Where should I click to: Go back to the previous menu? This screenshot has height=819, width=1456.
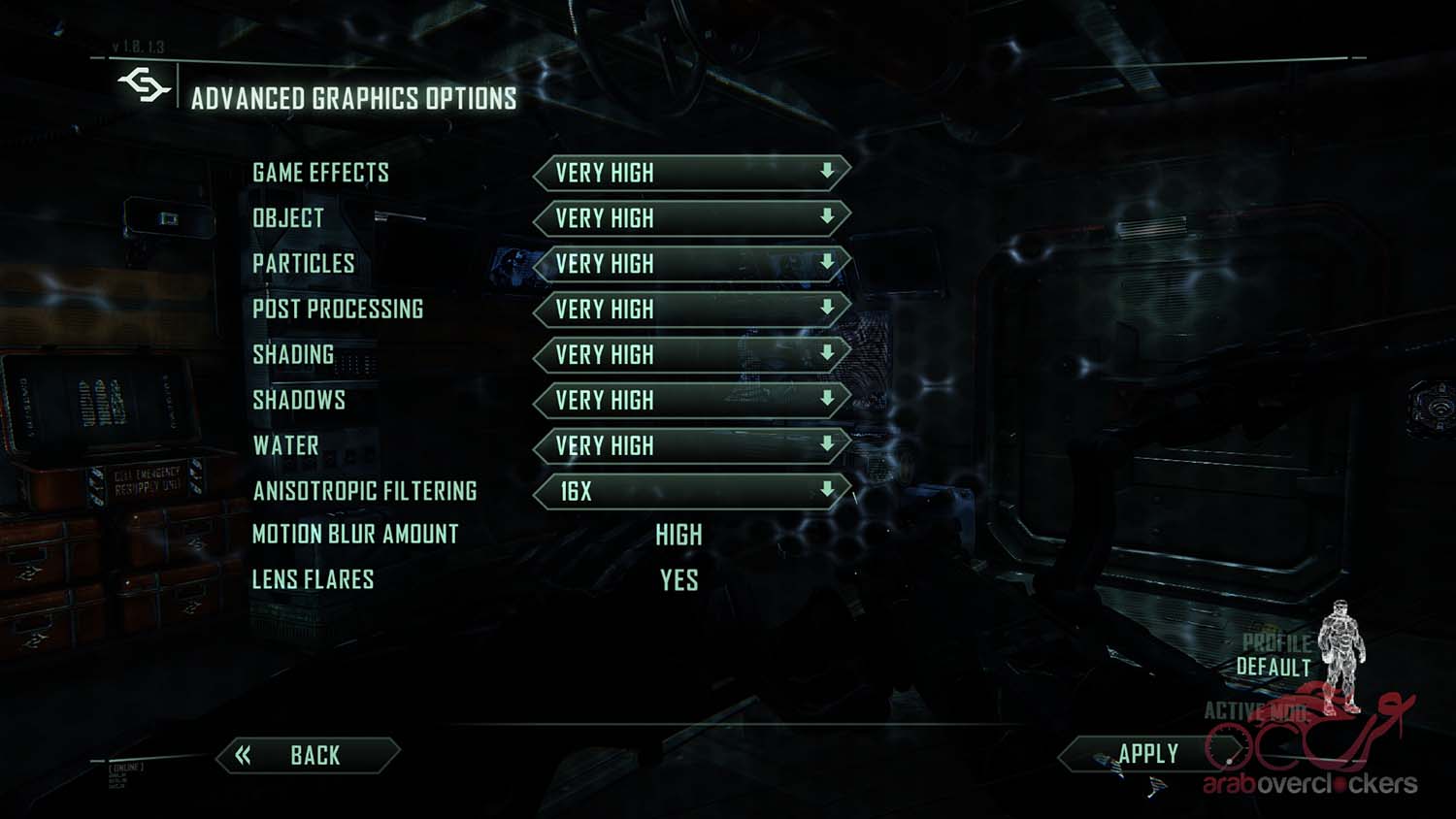tap(308, 755)
